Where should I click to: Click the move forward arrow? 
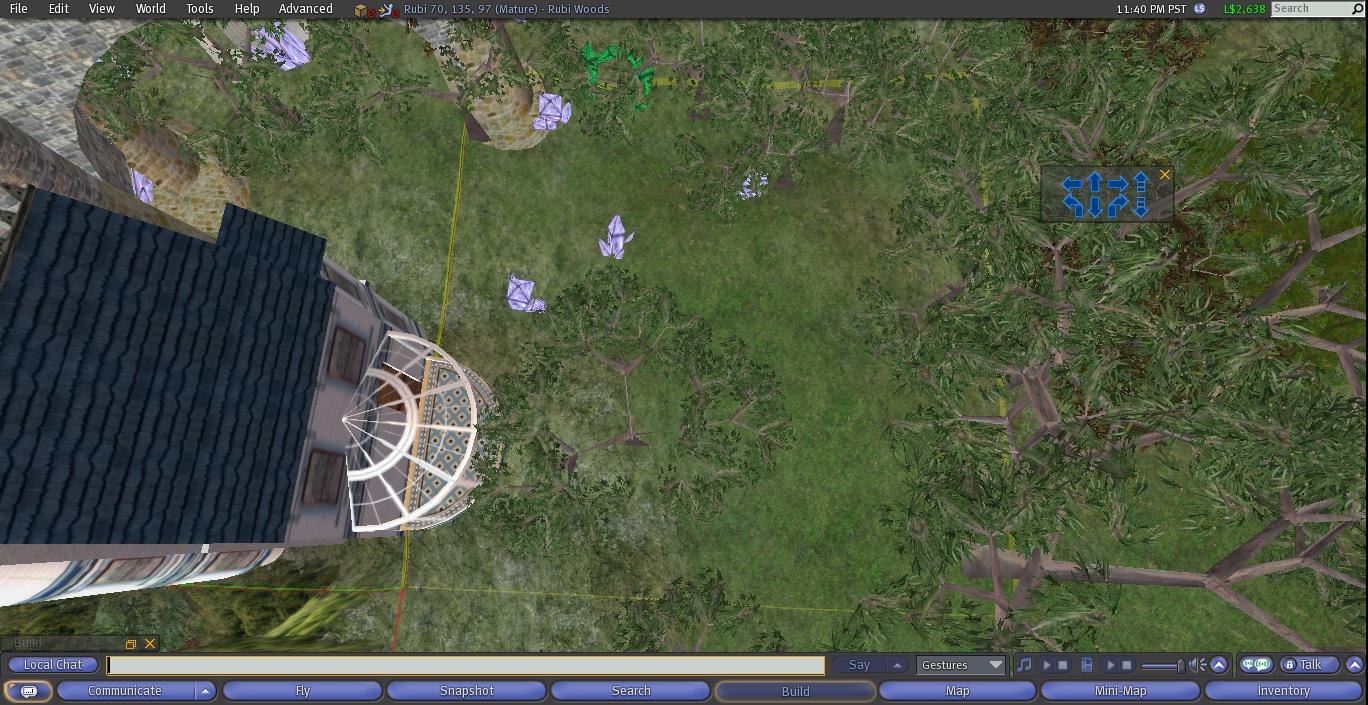point(1095,183)
